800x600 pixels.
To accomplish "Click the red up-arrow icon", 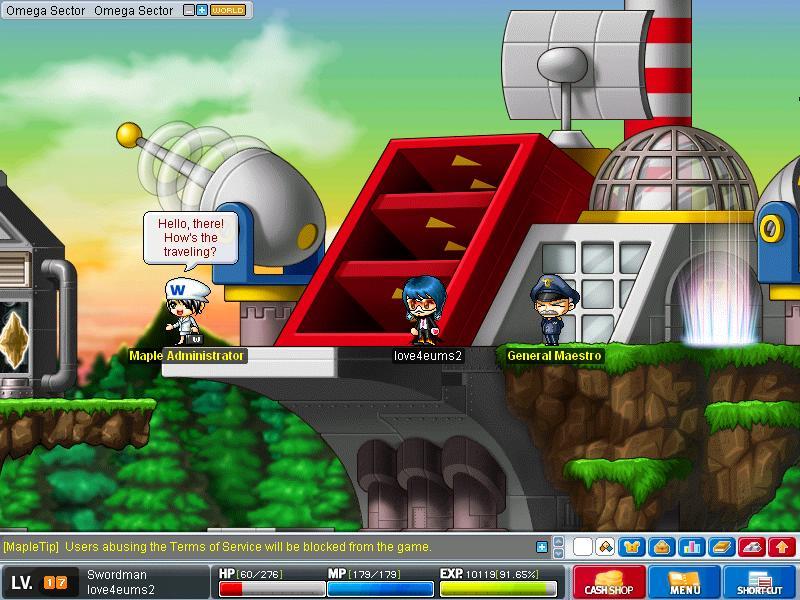I will click(782, 547).
